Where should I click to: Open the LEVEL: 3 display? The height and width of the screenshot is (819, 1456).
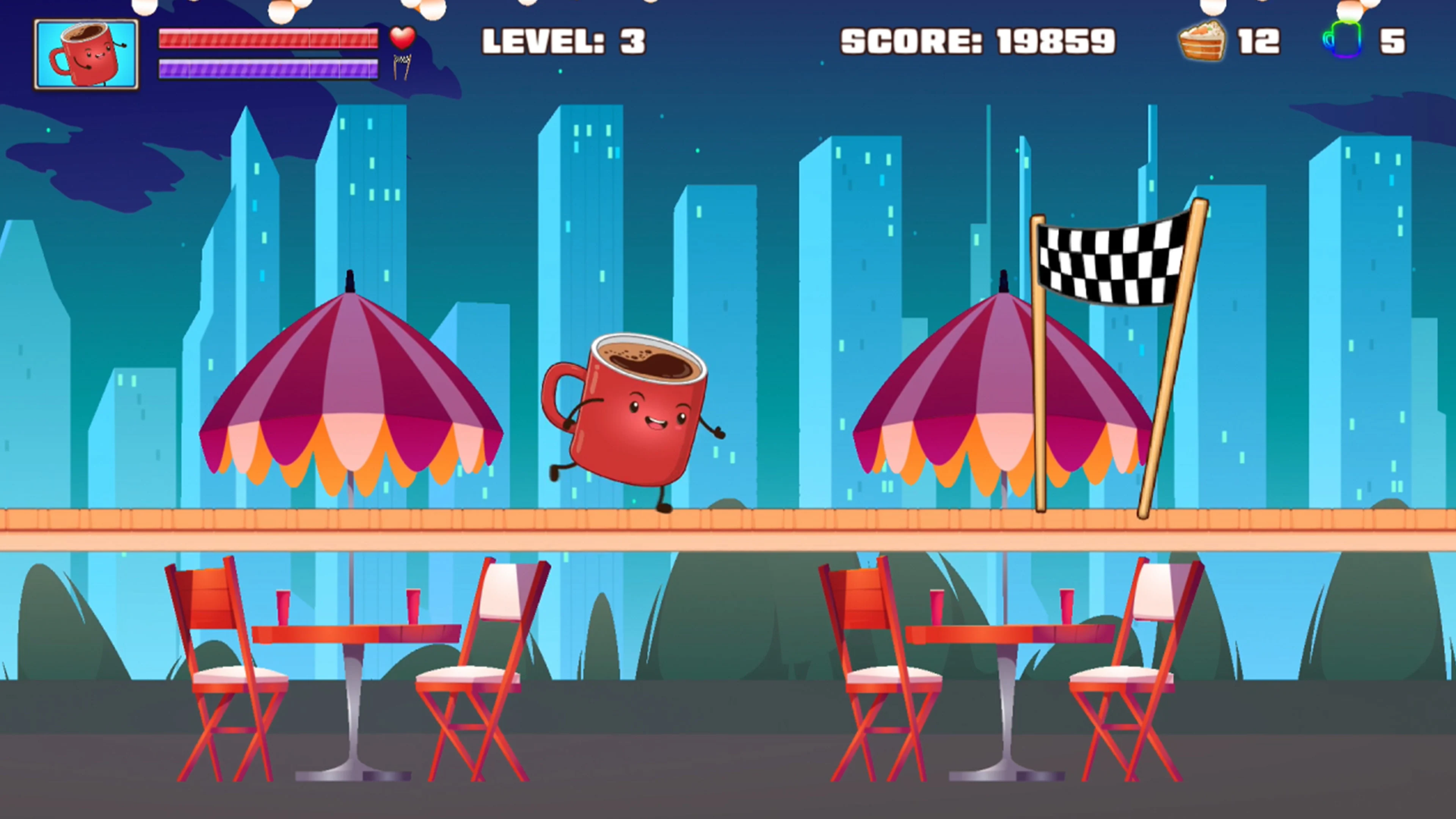(x=564, y=39)
